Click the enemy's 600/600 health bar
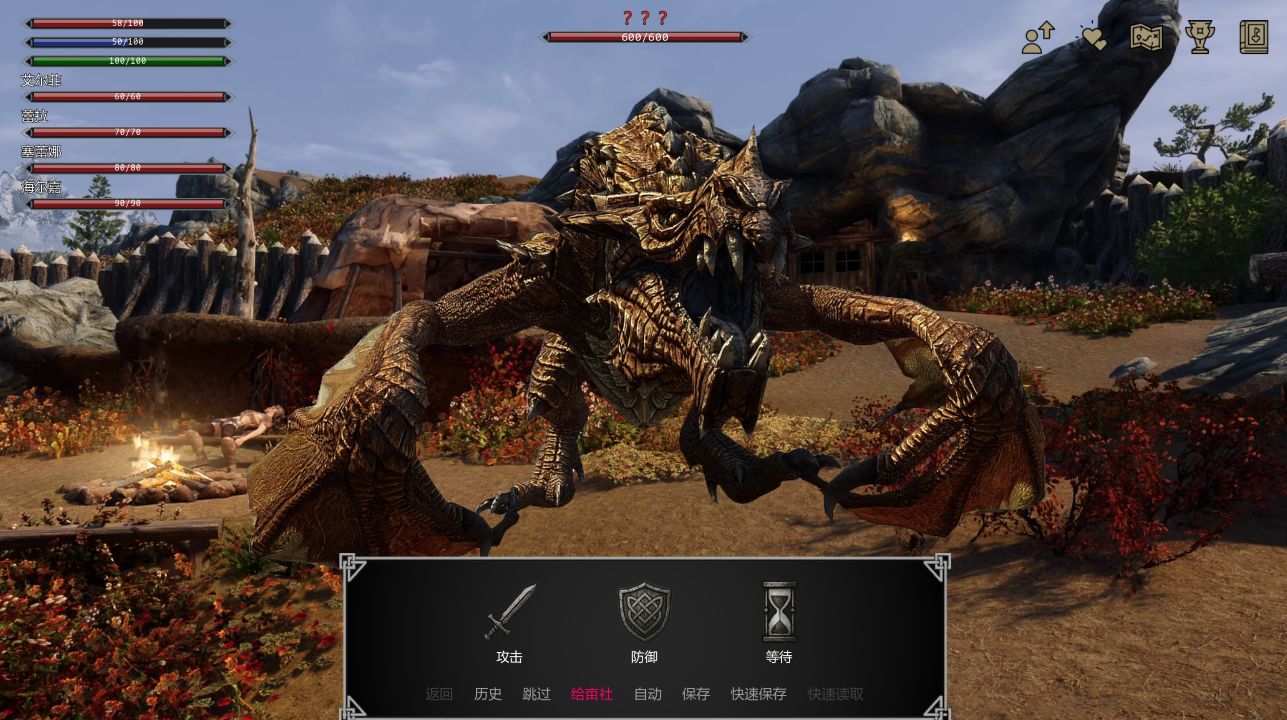 click(x=644, y=37)
